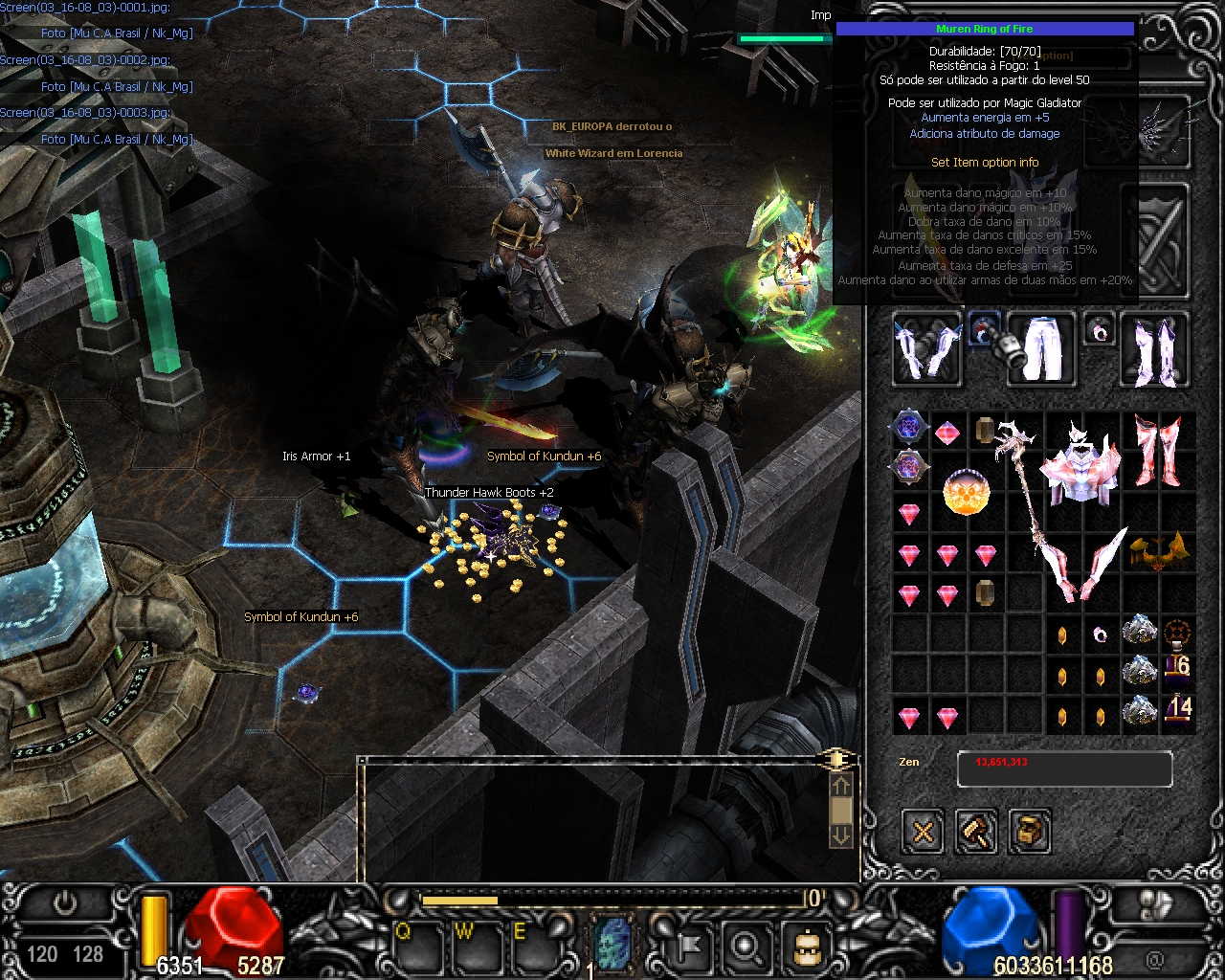
Task: Click the hammer repair button
Action: (976, 831)
